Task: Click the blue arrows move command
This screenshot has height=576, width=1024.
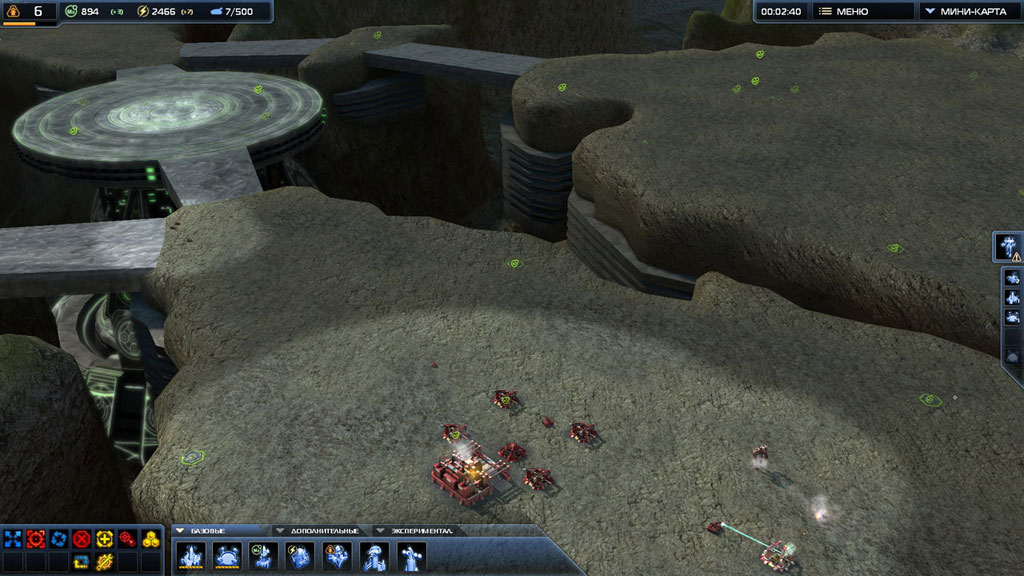Action: coord(13,539)
